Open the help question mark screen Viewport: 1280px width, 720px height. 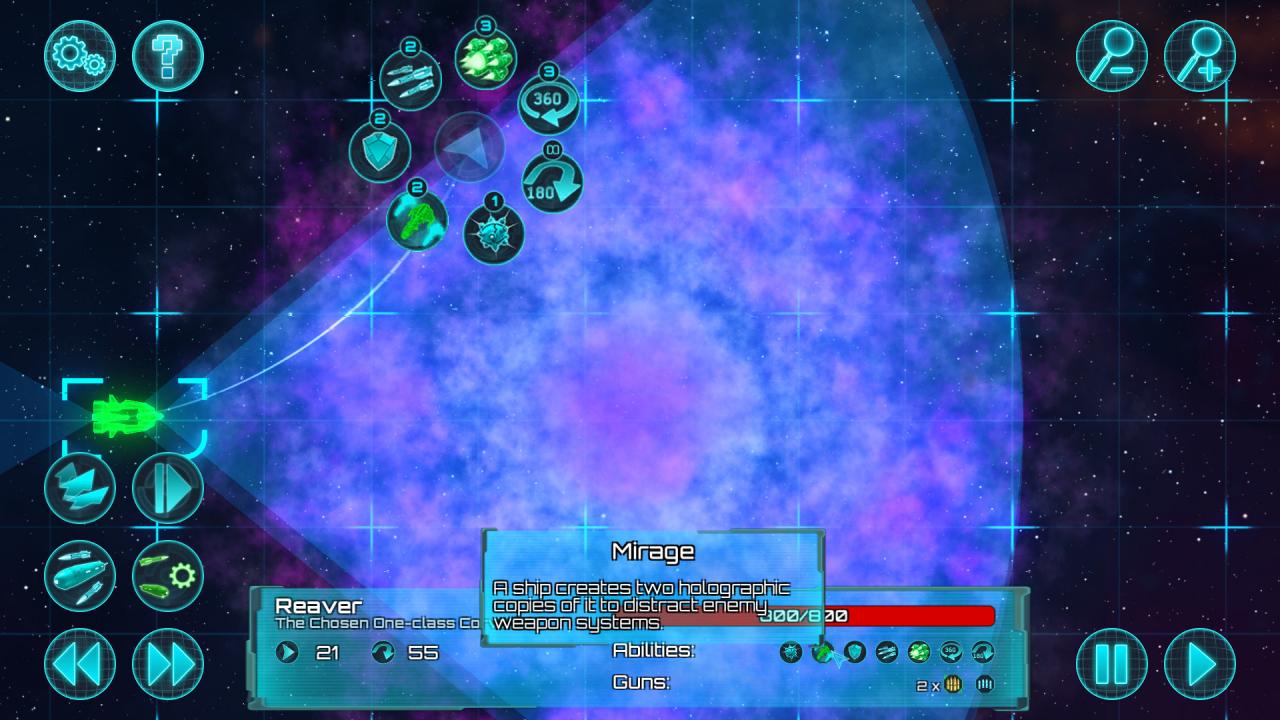pos(168,55)
